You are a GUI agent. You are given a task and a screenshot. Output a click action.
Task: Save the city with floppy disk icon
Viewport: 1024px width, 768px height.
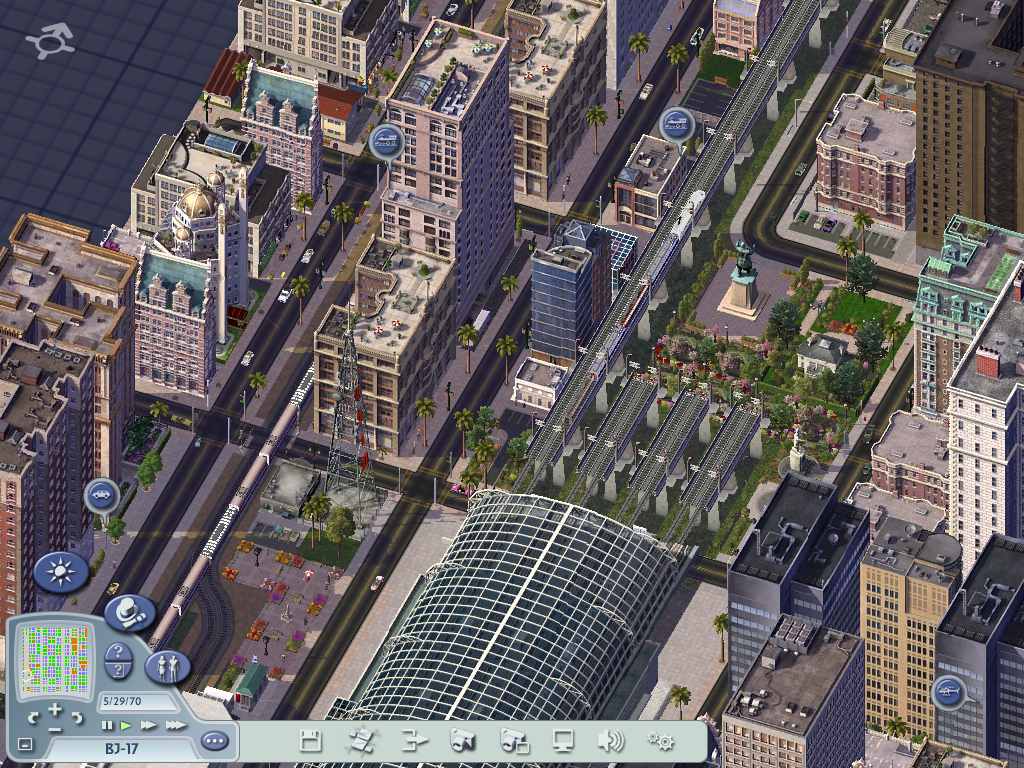[x=311, y=741]
